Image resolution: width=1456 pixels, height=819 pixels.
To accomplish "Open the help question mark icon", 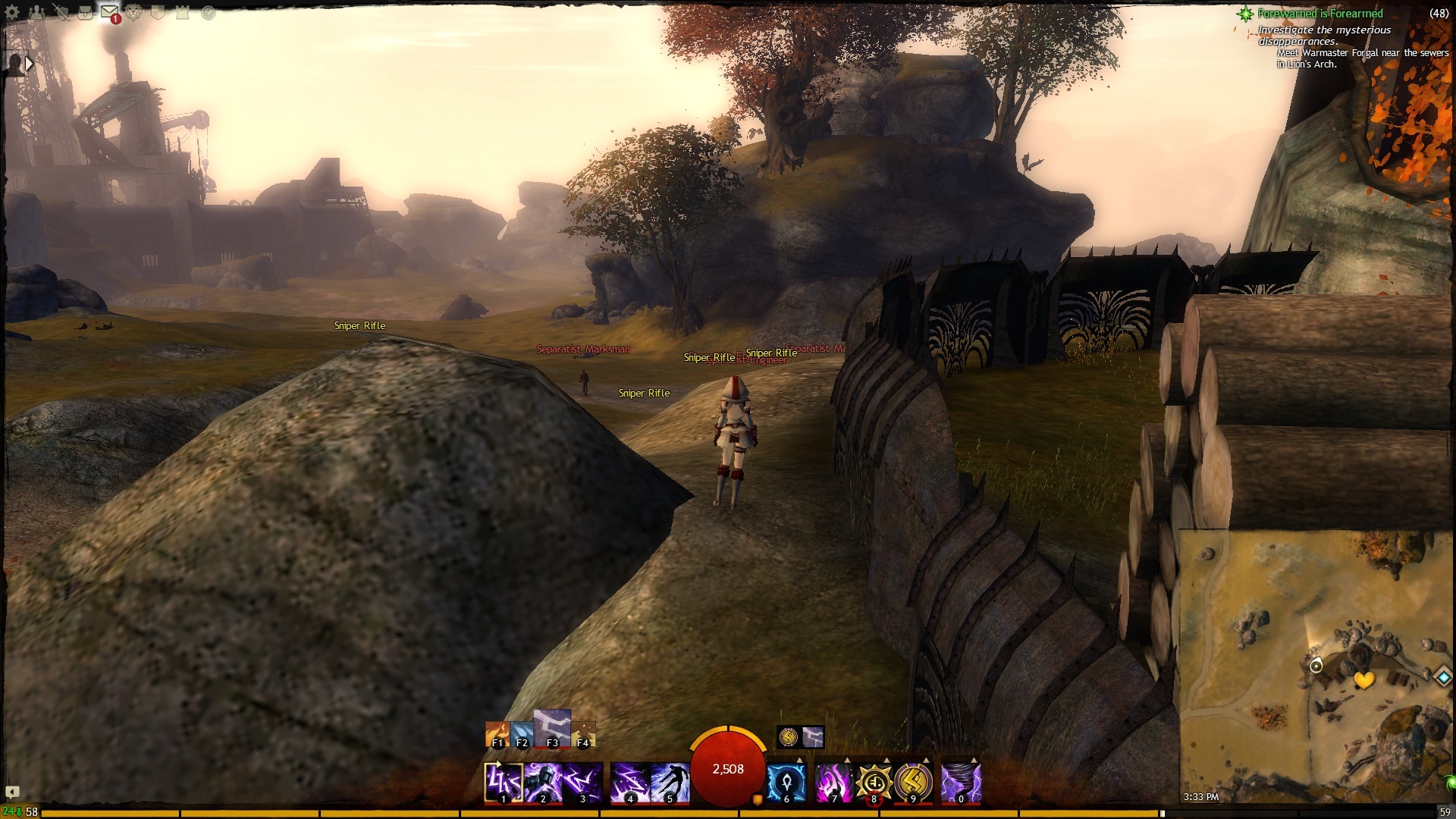I will click(x=207, y=13).
